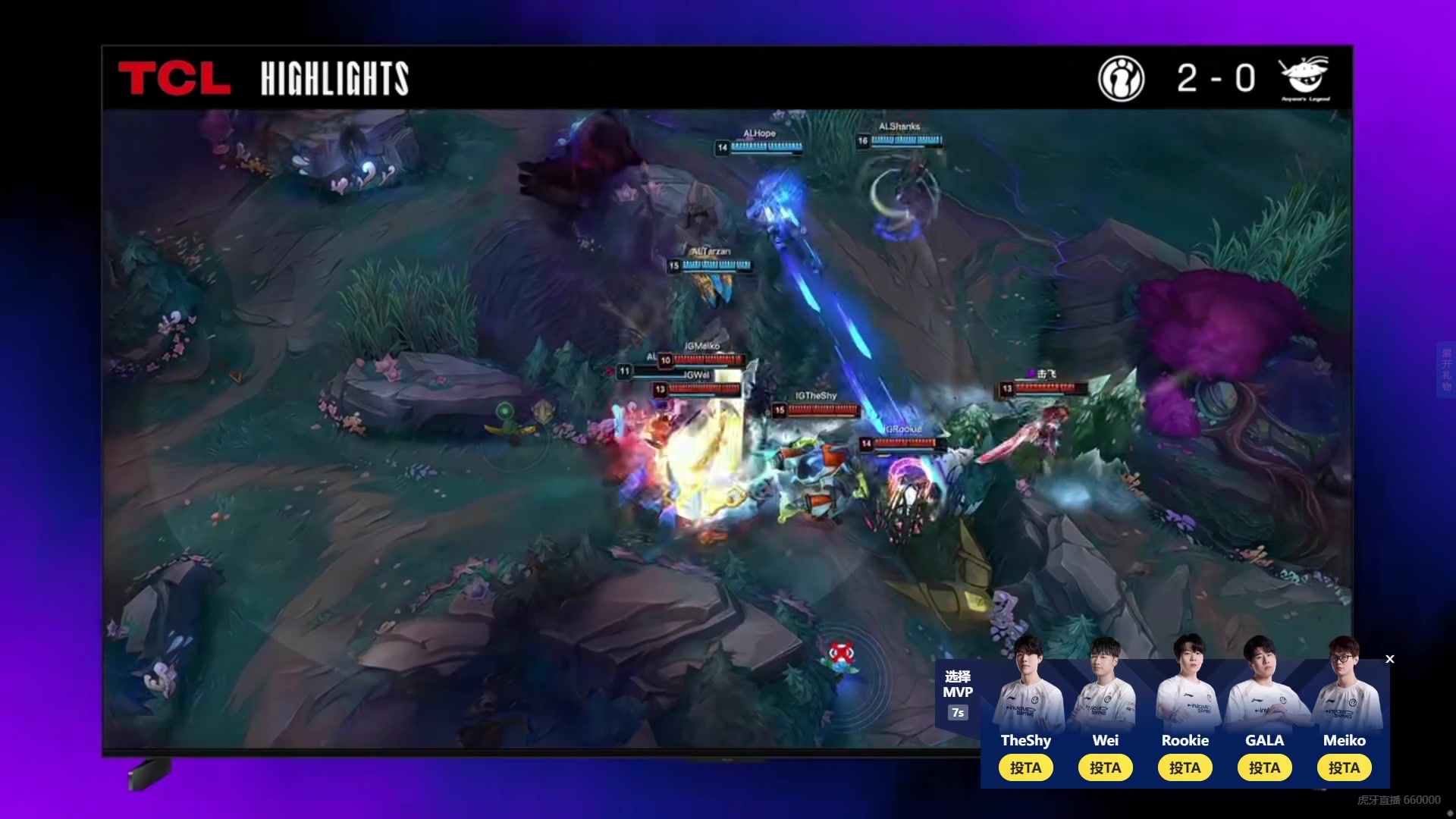
Task: Choose Rookie's 投TA vote button
Action: tap(1185, 767)
